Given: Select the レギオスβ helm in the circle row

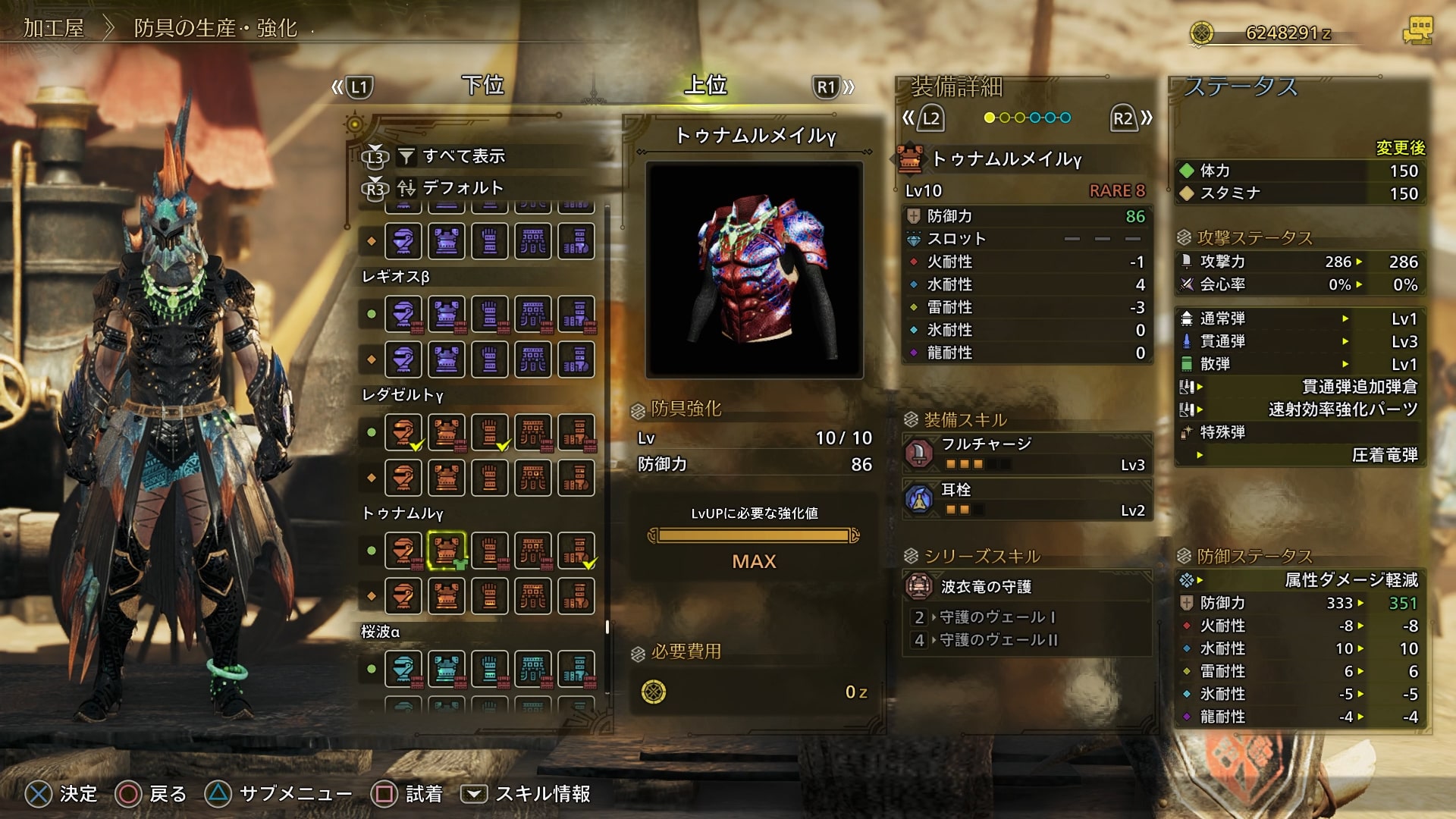Looking at the screenshot, I should click(403, 314).
